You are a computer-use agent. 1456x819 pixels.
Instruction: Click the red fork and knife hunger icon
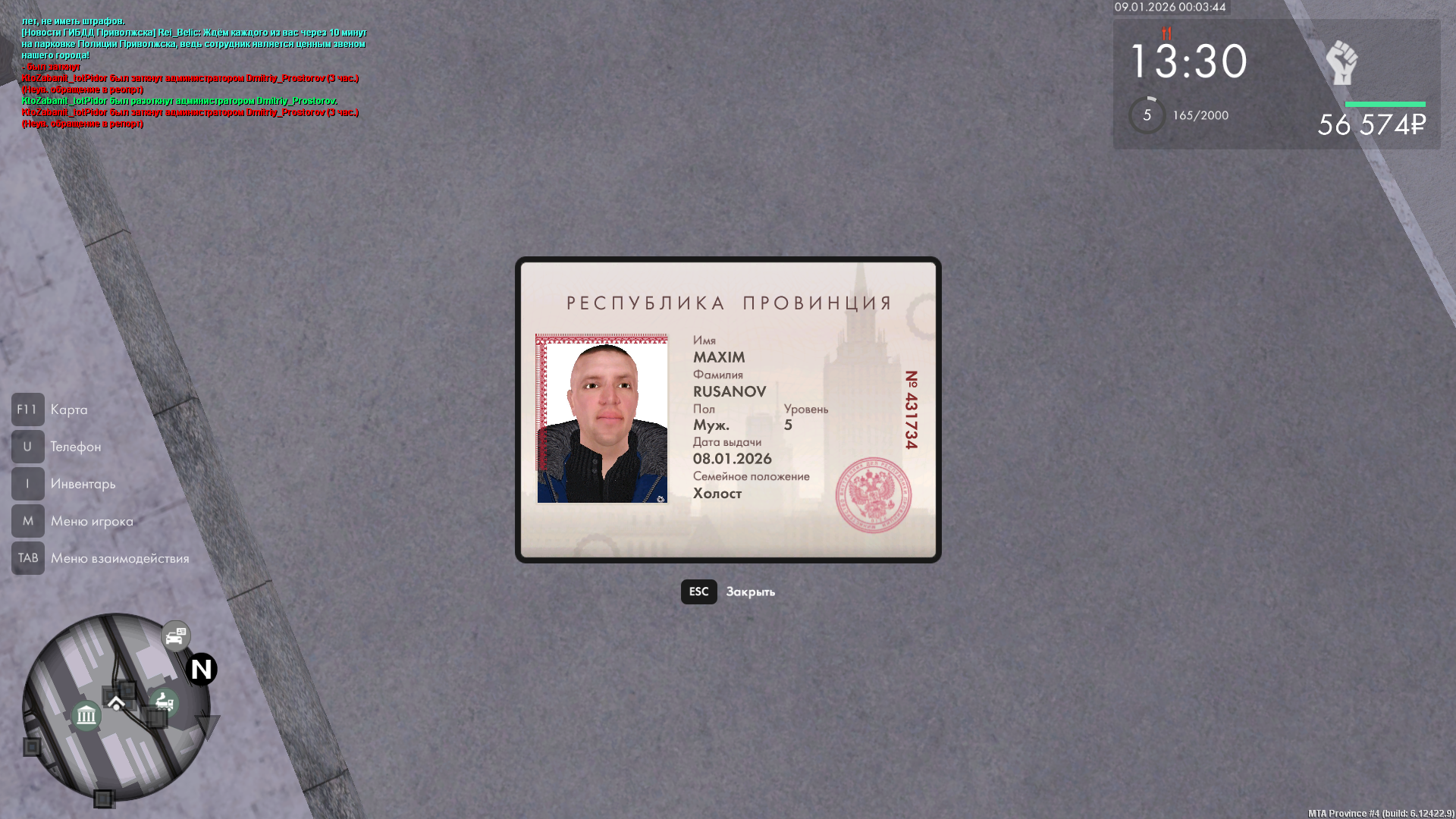[x=1165, y=34]
